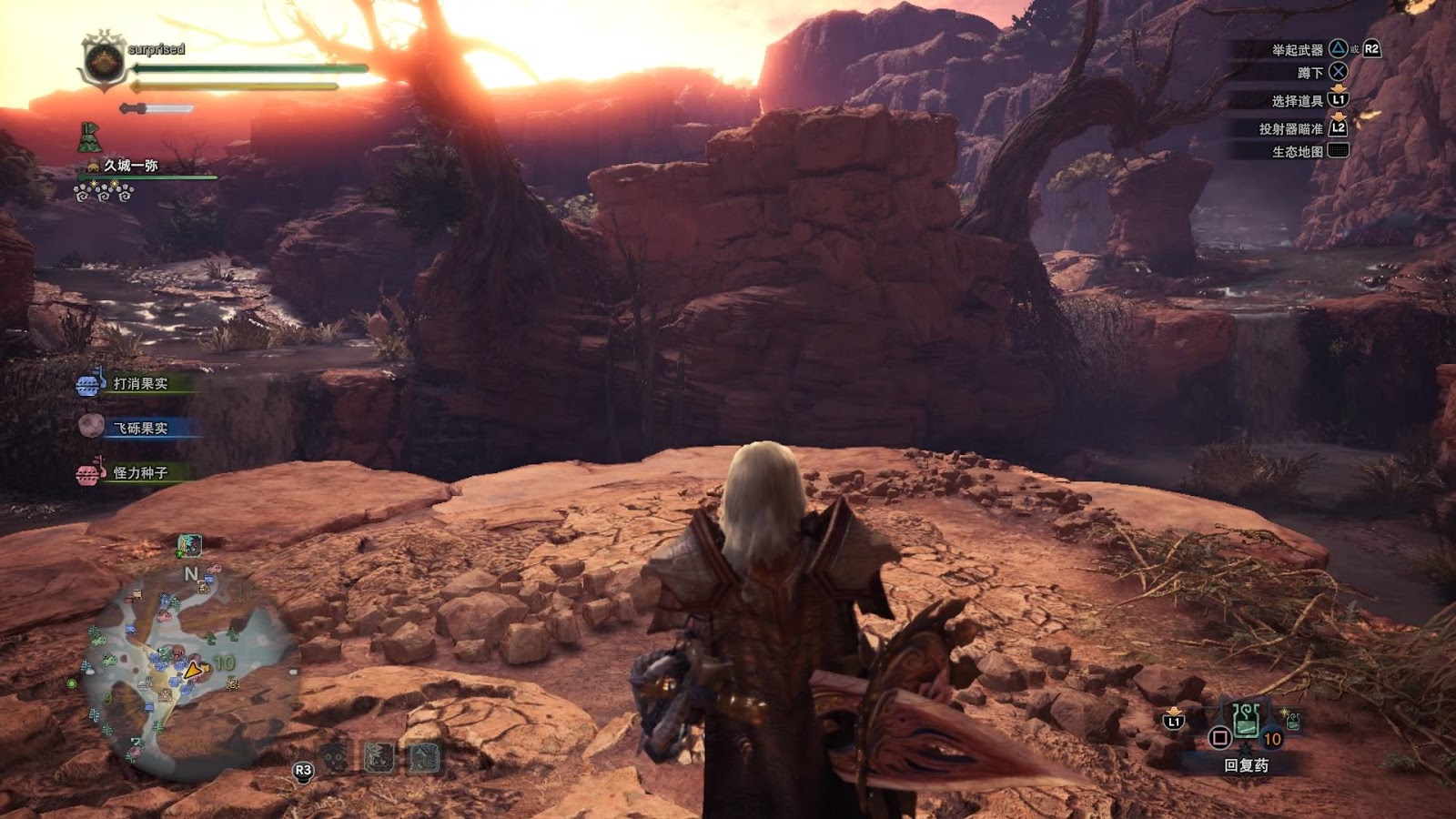Click the hunter emblem beside the name surprised
Image resolution: width=1456 pixels, height=819 pixels.
coord(103,62)
